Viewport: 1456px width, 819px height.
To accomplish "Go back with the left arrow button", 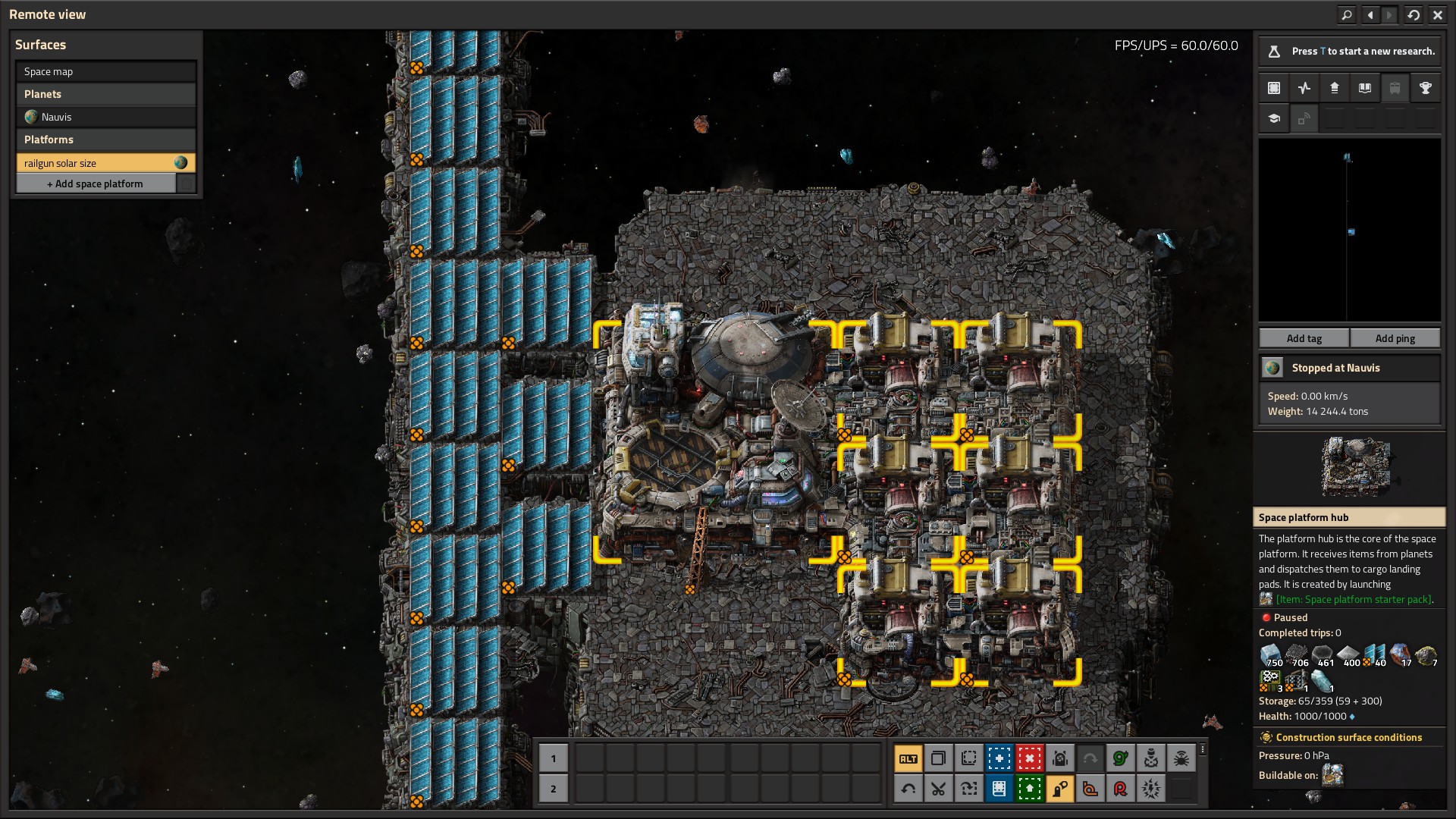I will (1370, 14).
